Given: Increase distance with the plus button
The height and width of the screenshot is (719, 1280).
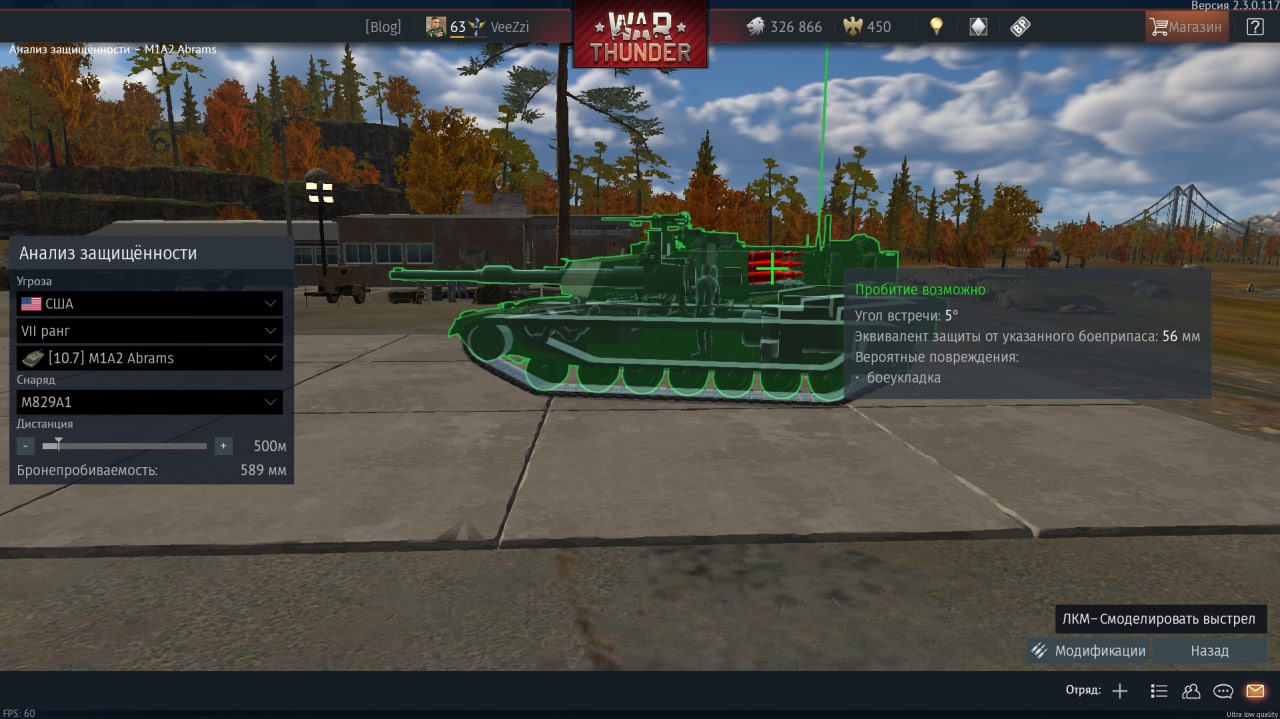Looking at the screenshot, I should 223,446.
